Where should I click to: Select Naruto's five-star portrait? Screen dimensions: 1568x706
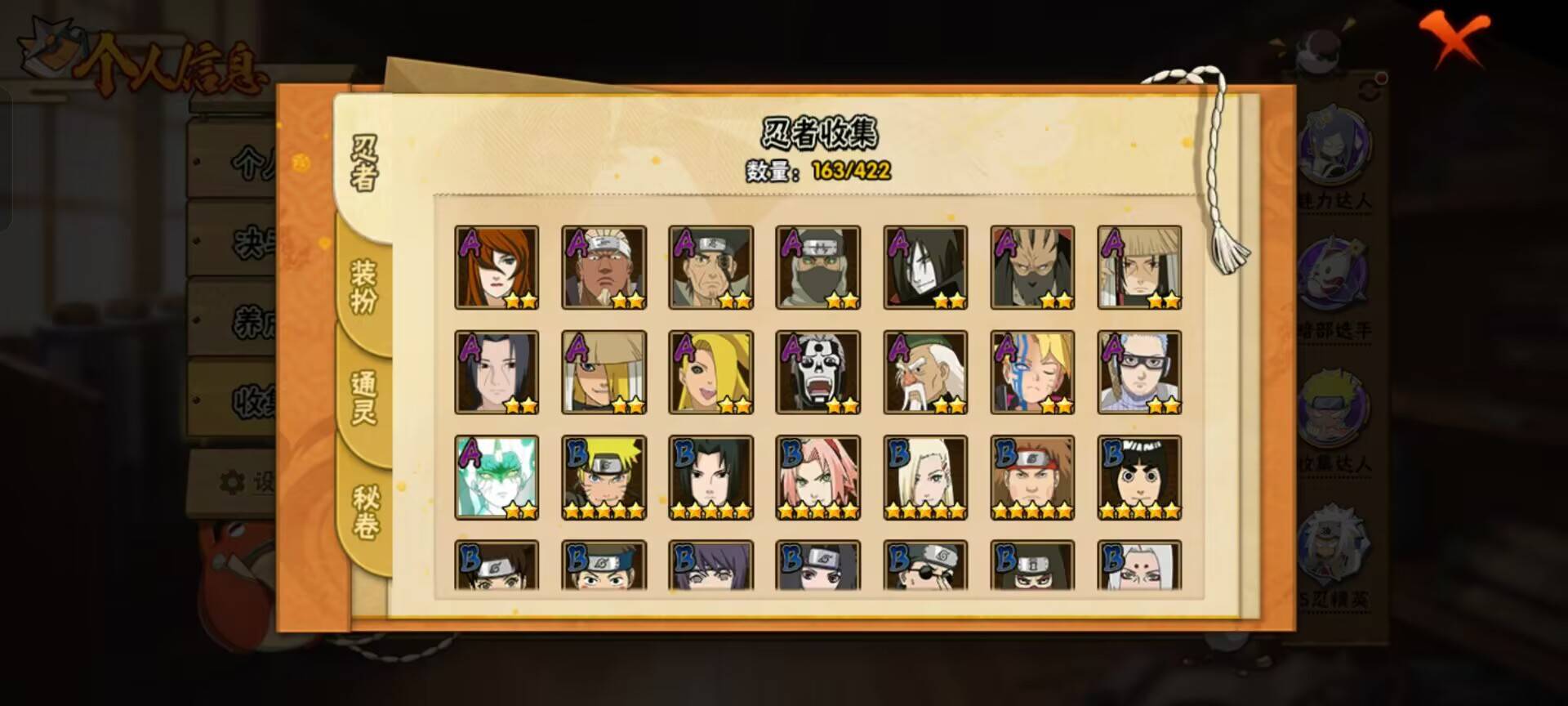click(604, 478)
